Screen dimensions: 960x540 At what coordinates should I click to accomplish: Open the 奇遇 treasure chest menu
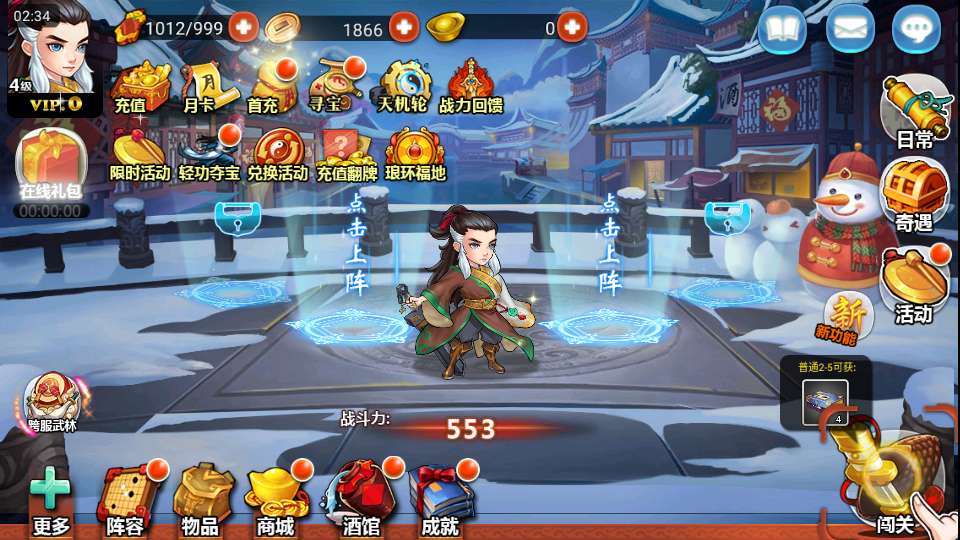[x=913, y=196]
